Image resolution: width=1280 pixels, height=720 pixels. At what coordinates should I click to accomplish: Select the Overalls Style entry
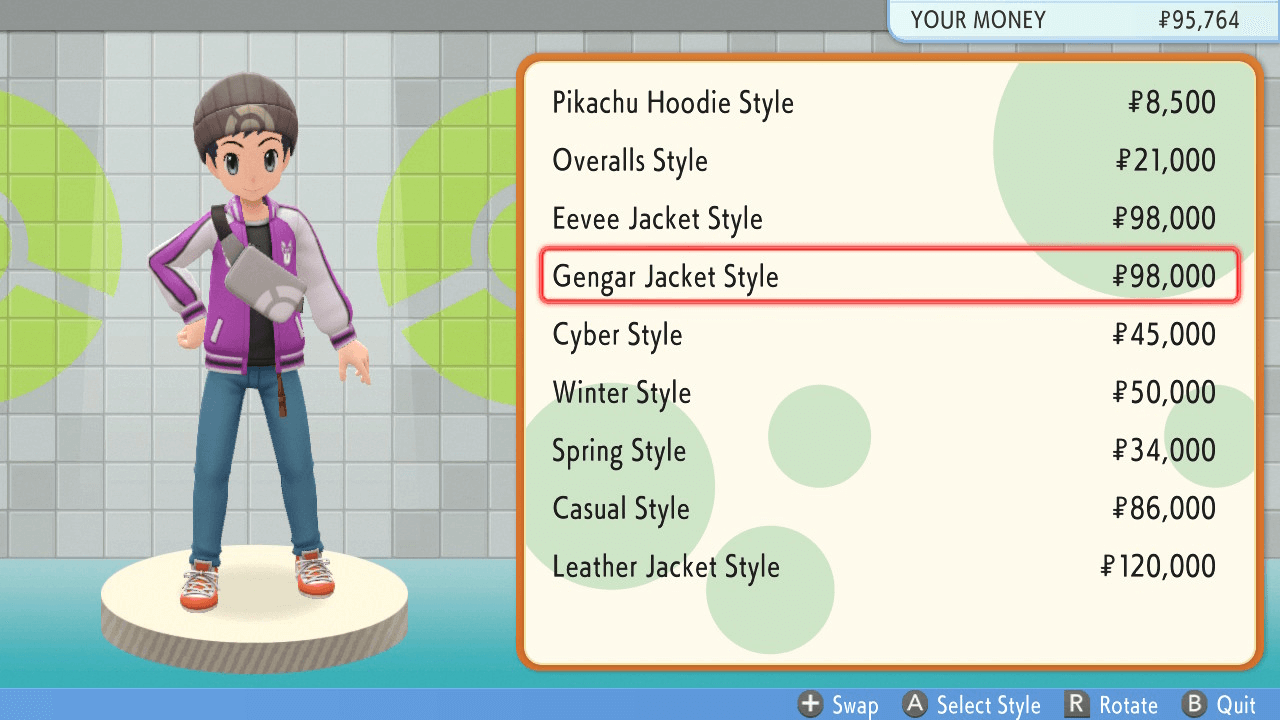pos(629,160)
